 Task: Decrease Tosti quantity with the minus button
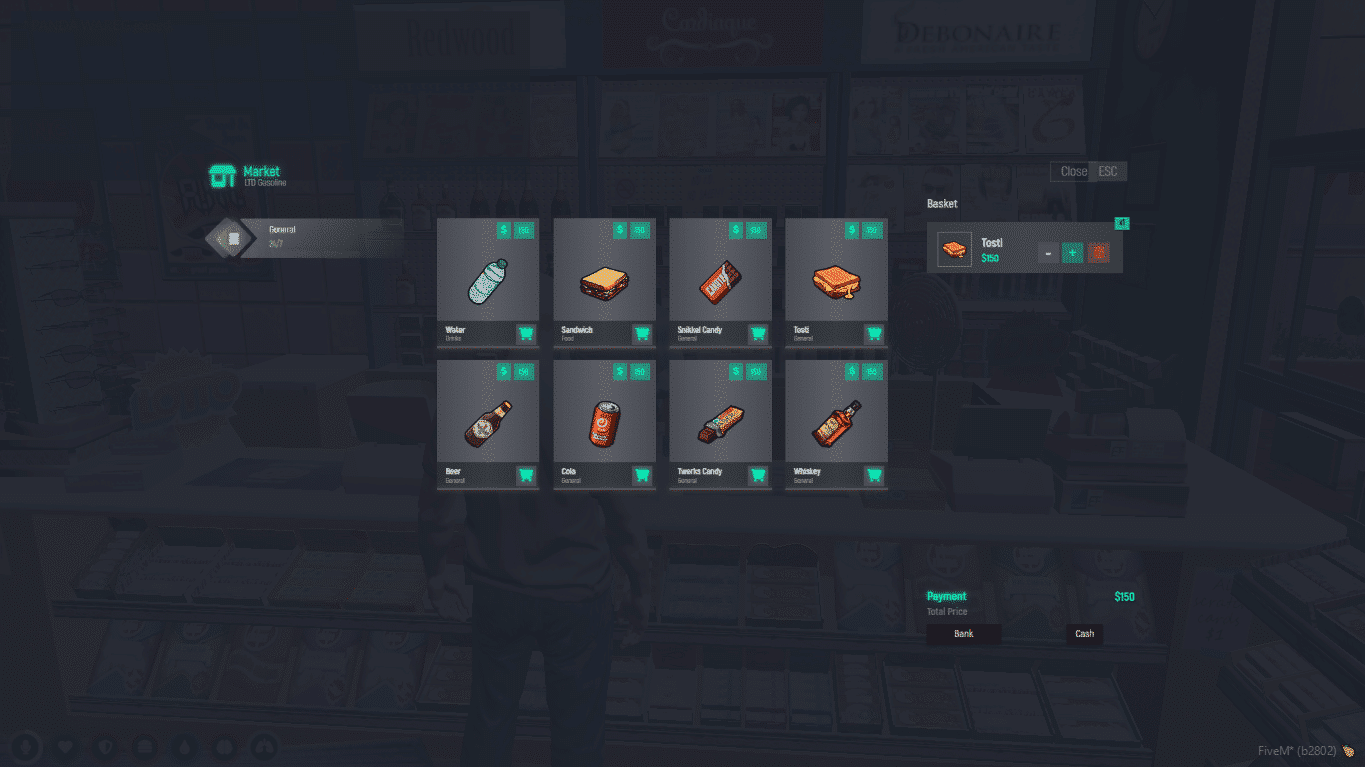(x=1048, y=253)
